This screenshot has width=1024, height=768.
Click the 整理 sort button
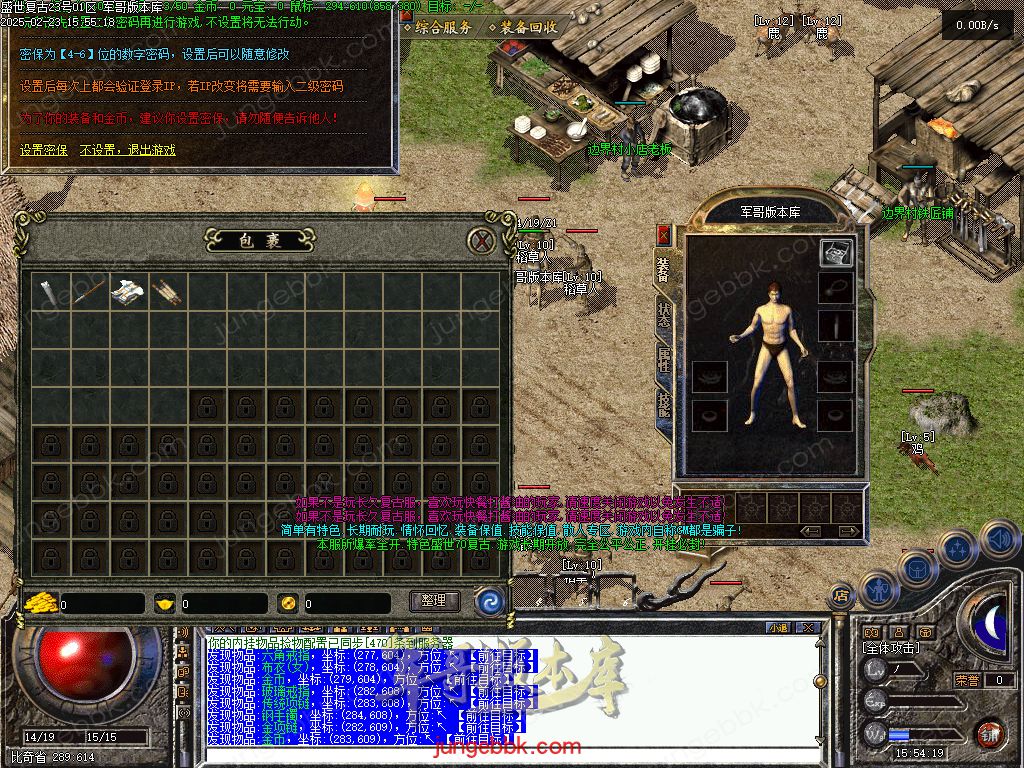tap(434, 601)
